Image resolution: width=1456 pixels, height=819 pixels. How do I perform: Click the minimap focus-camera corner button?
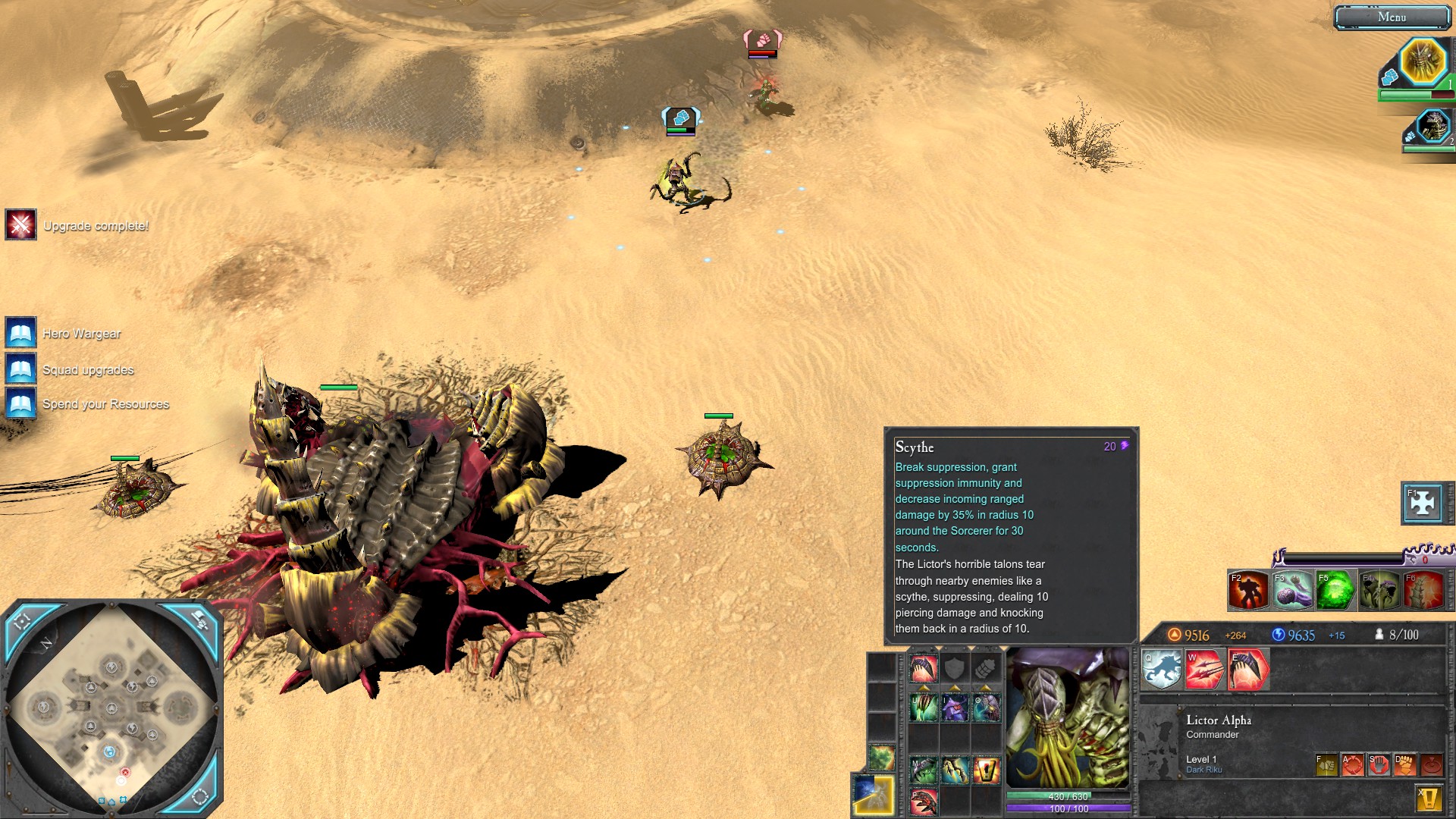tap(23, 621)
